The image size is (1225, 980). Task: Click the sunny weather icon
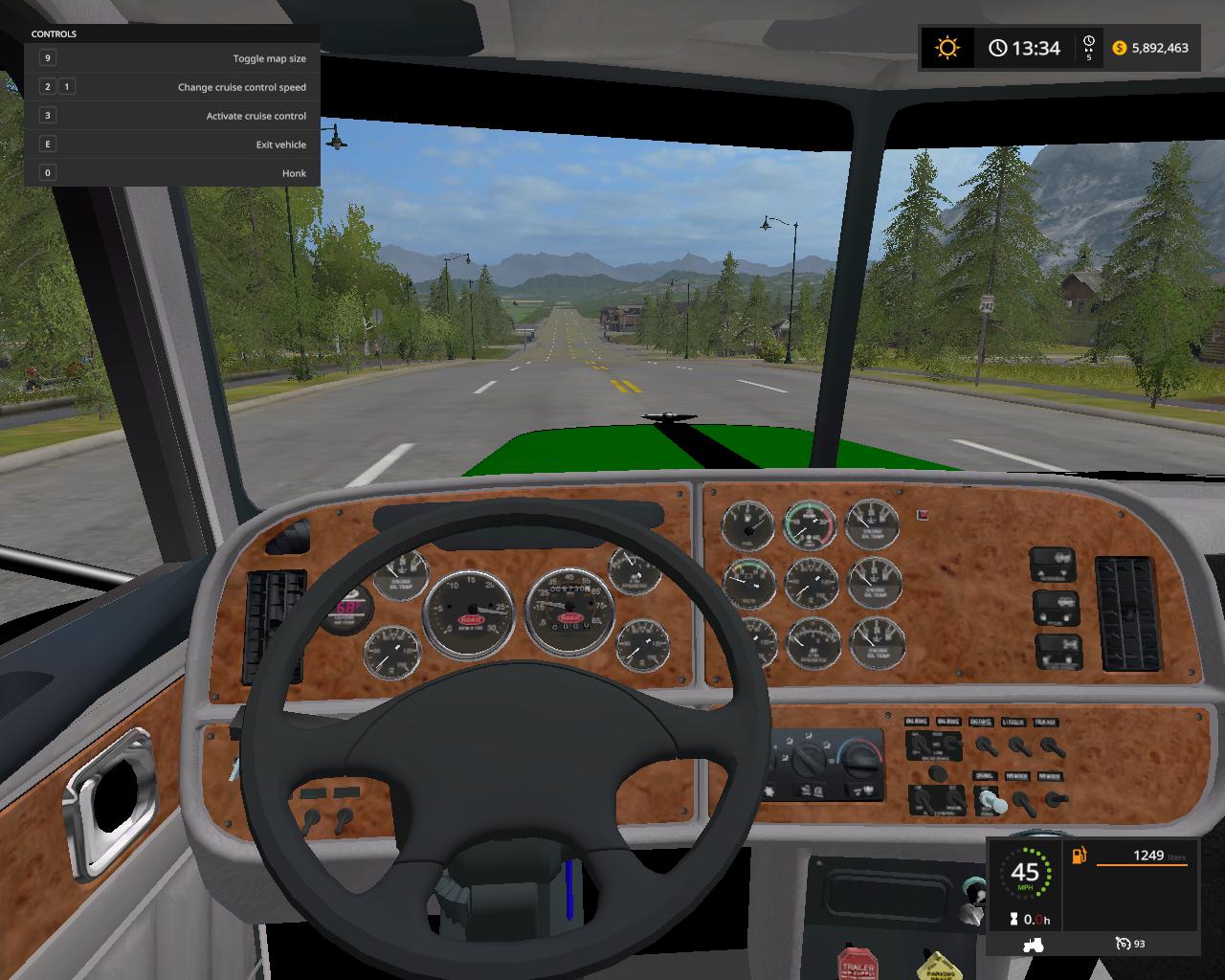pos(947,48)
